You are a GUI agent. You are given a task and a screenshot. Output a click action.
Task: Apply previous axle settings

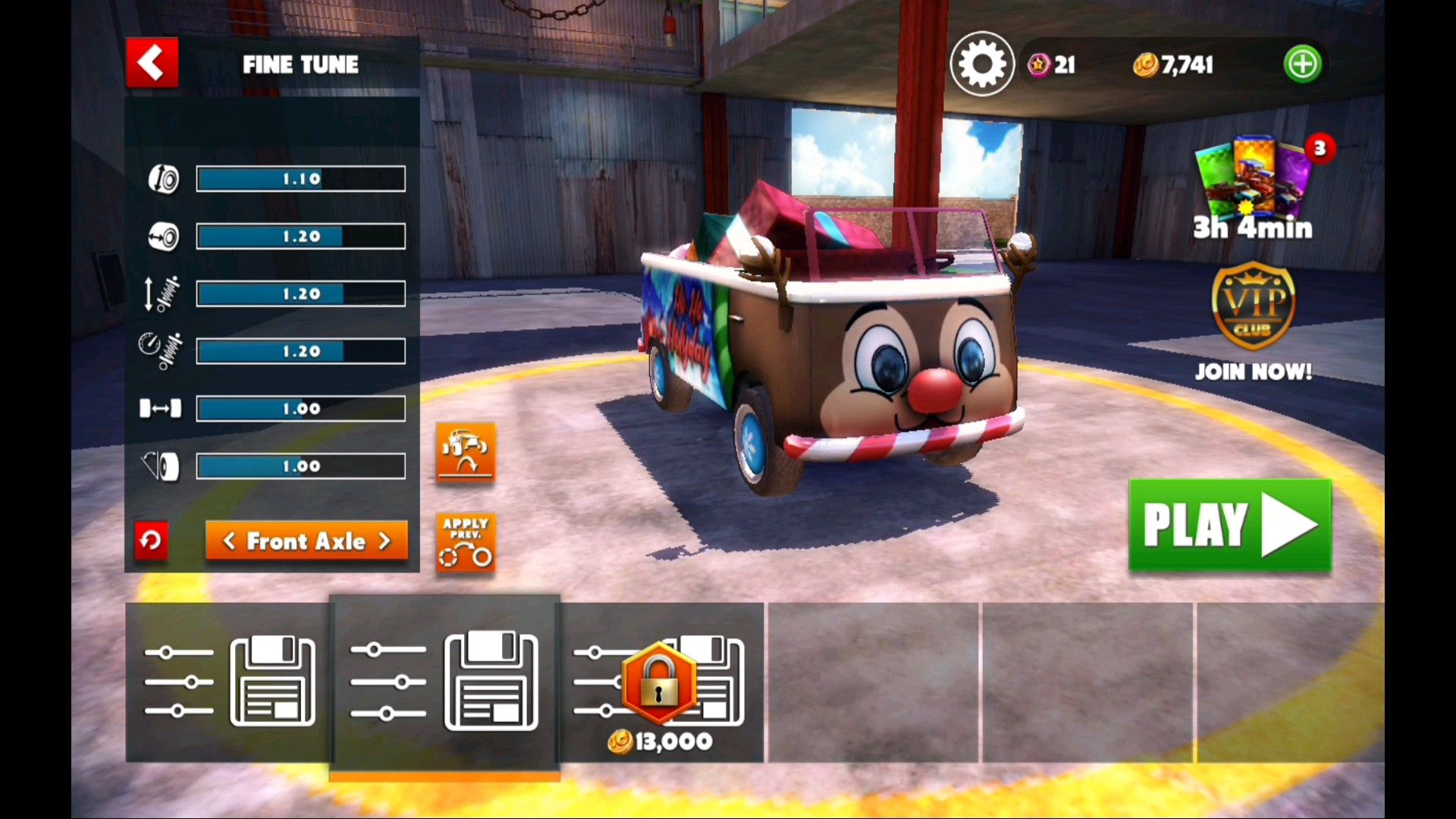tap(465, 542)
